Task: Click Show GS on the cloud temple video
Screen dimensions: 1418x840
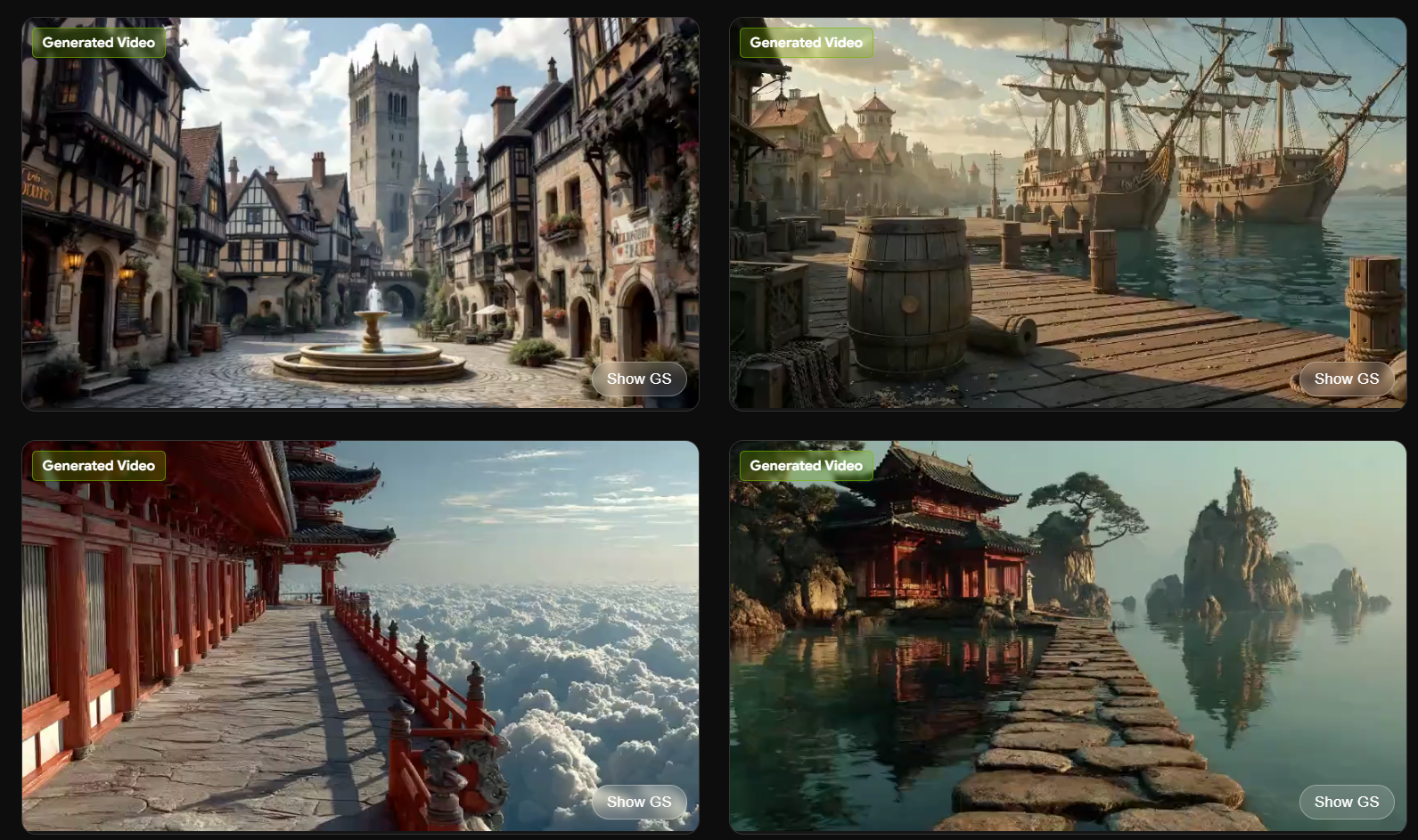Action: point(638,802)
